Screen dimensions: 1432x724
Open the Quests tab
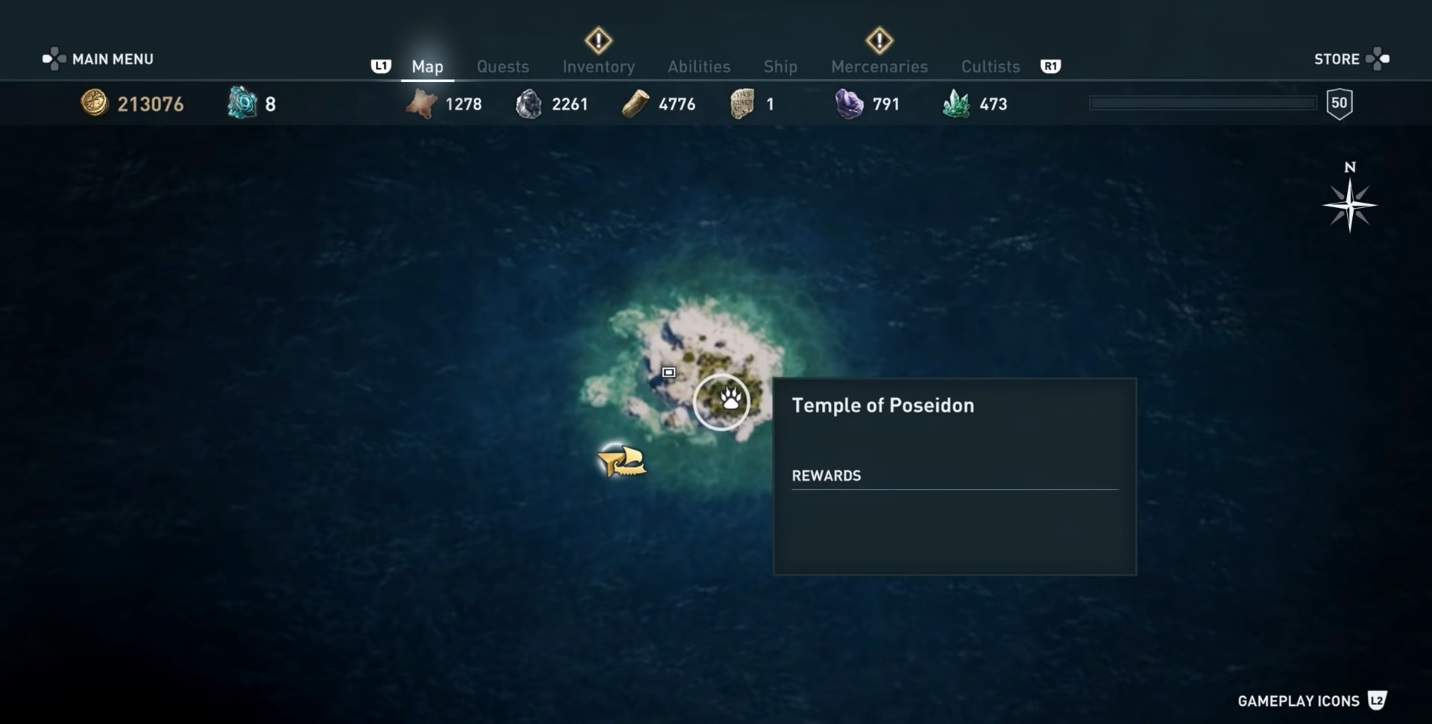tap(502, 67)
